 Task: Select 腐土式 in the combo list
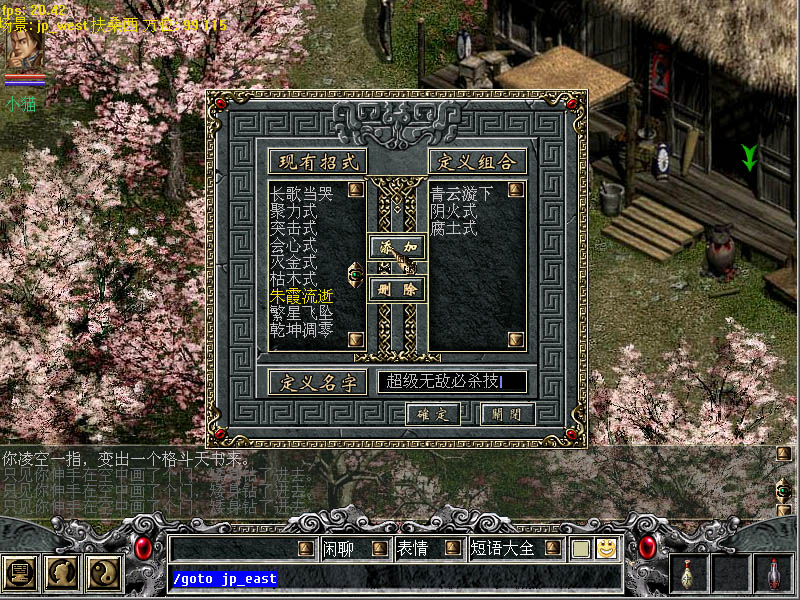coord(454,229)
